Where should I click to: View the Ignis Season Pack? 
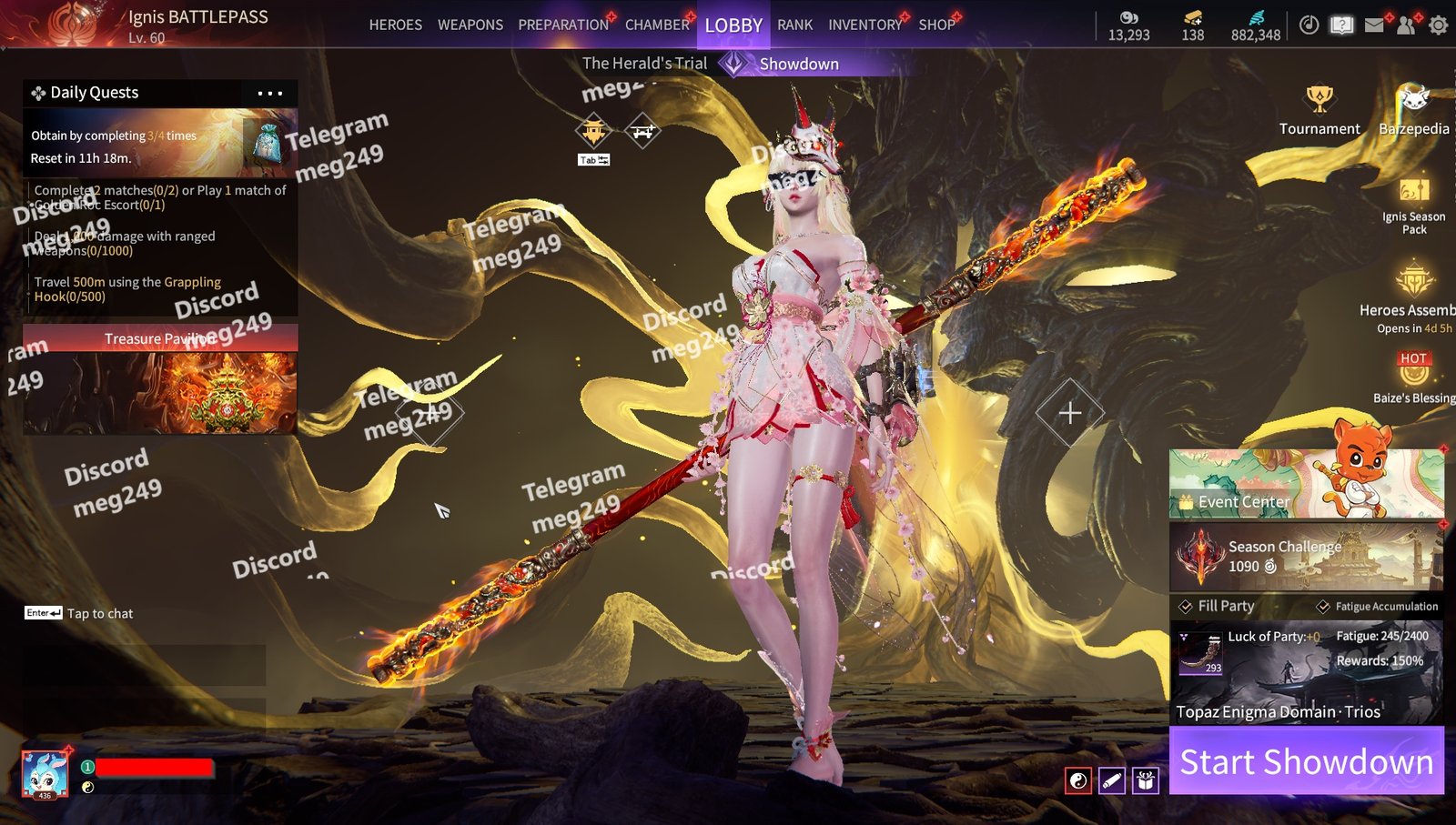pos(1413,206)
